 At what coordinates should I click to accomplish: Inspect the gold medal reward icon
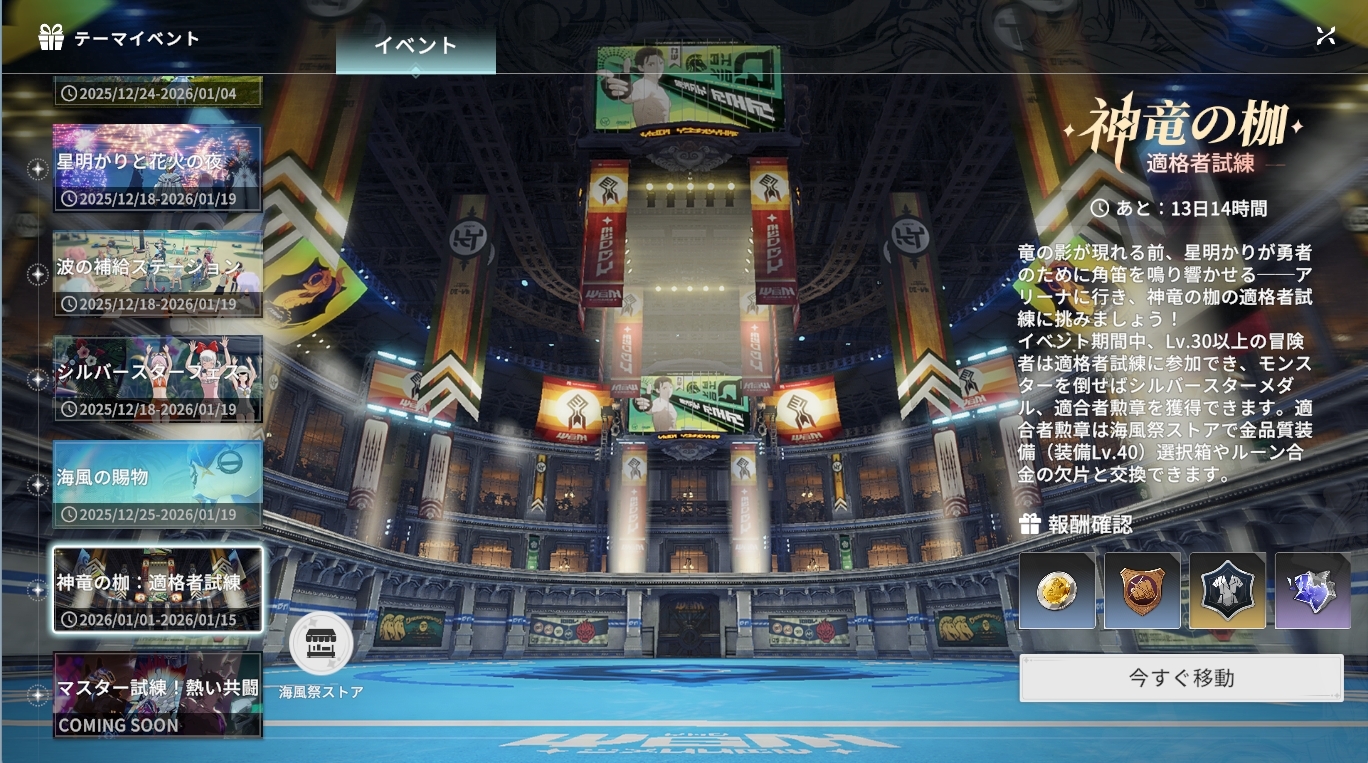pyautogui.click(x=1057, y=590)
